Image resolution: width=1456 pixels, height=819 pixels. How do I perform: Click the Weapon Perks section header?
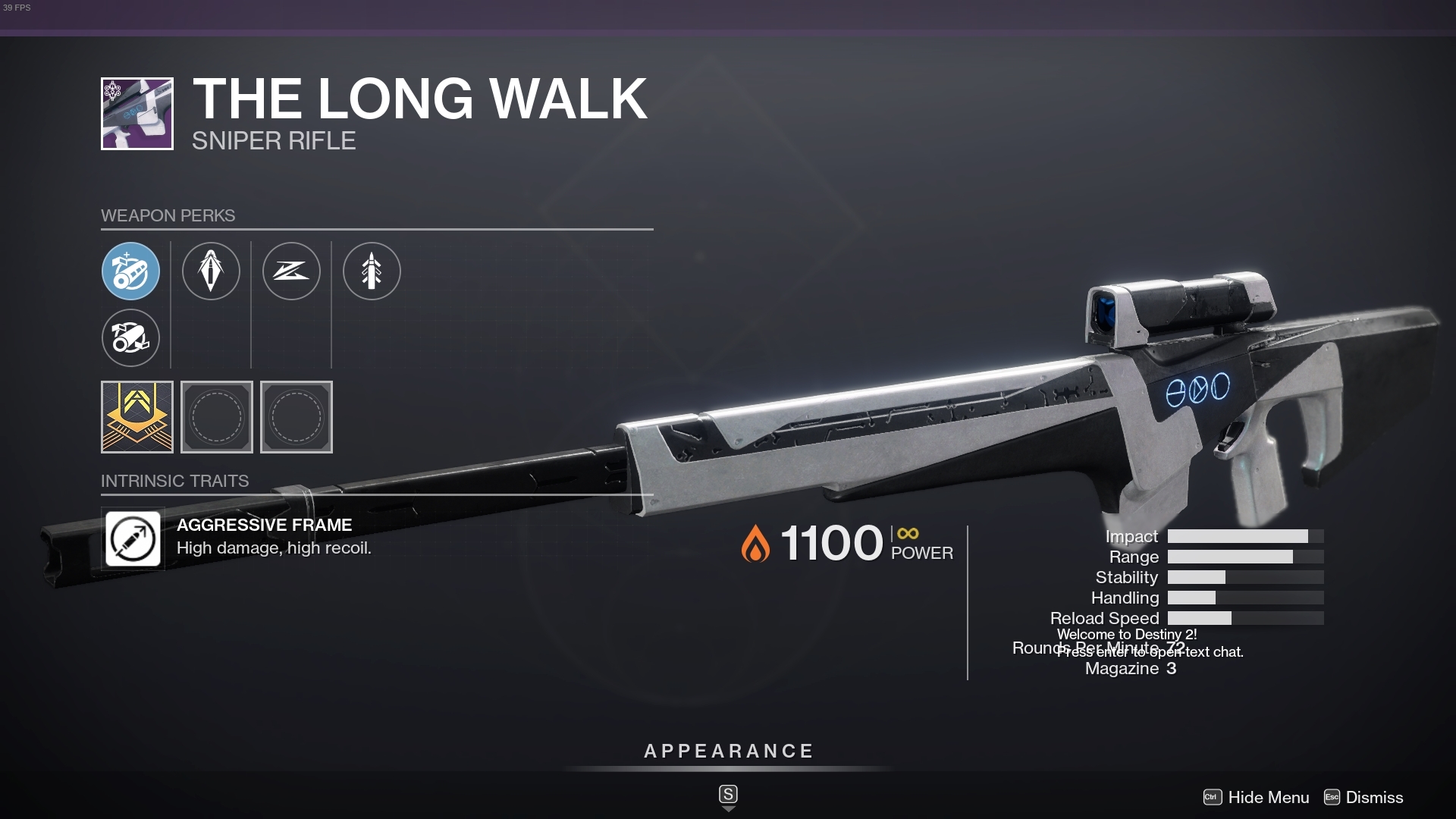tap(168, 215)
